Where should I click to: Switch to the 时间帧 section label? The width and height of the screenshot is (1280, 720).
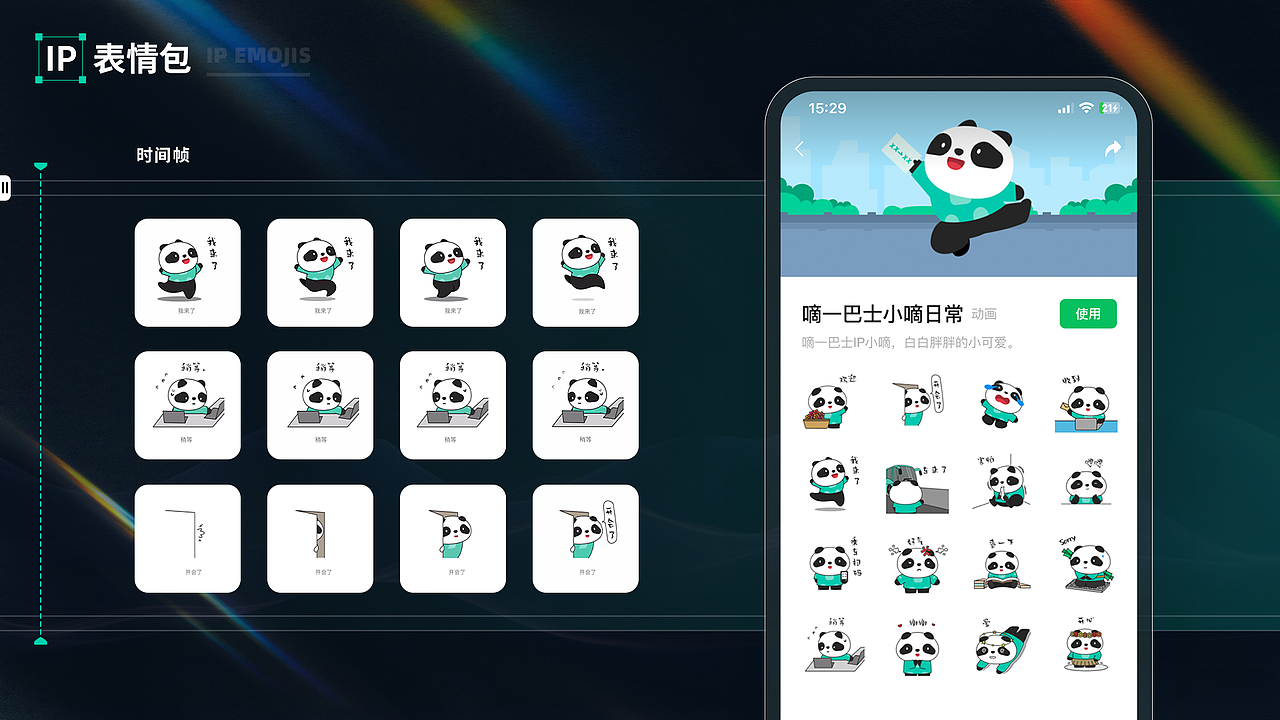(x=163, y=155)
